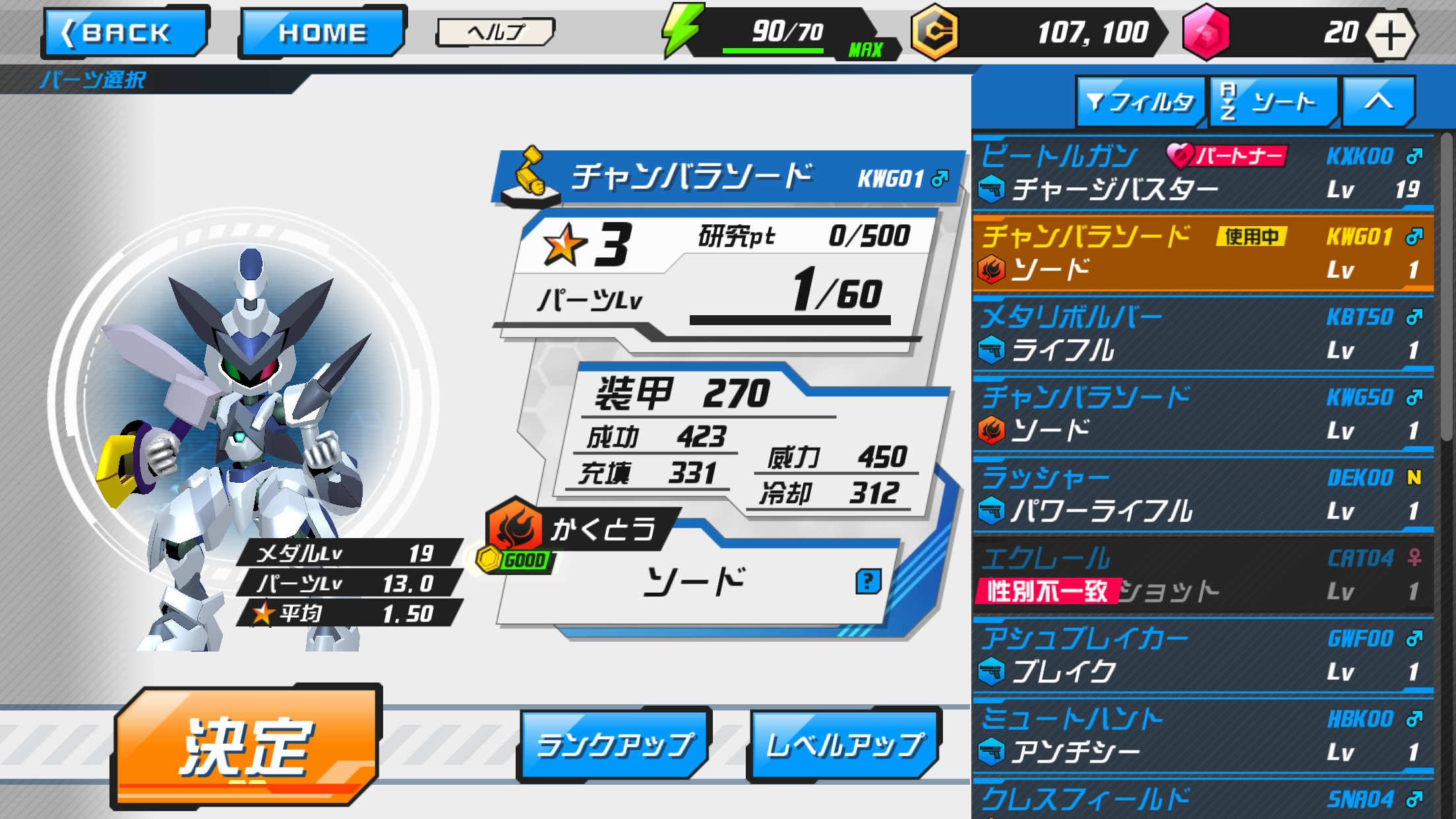The height and width of the screenshot is (819, 1456).
Task: Open the ヘルプ help menu
Action: click(x=495, y=31)
